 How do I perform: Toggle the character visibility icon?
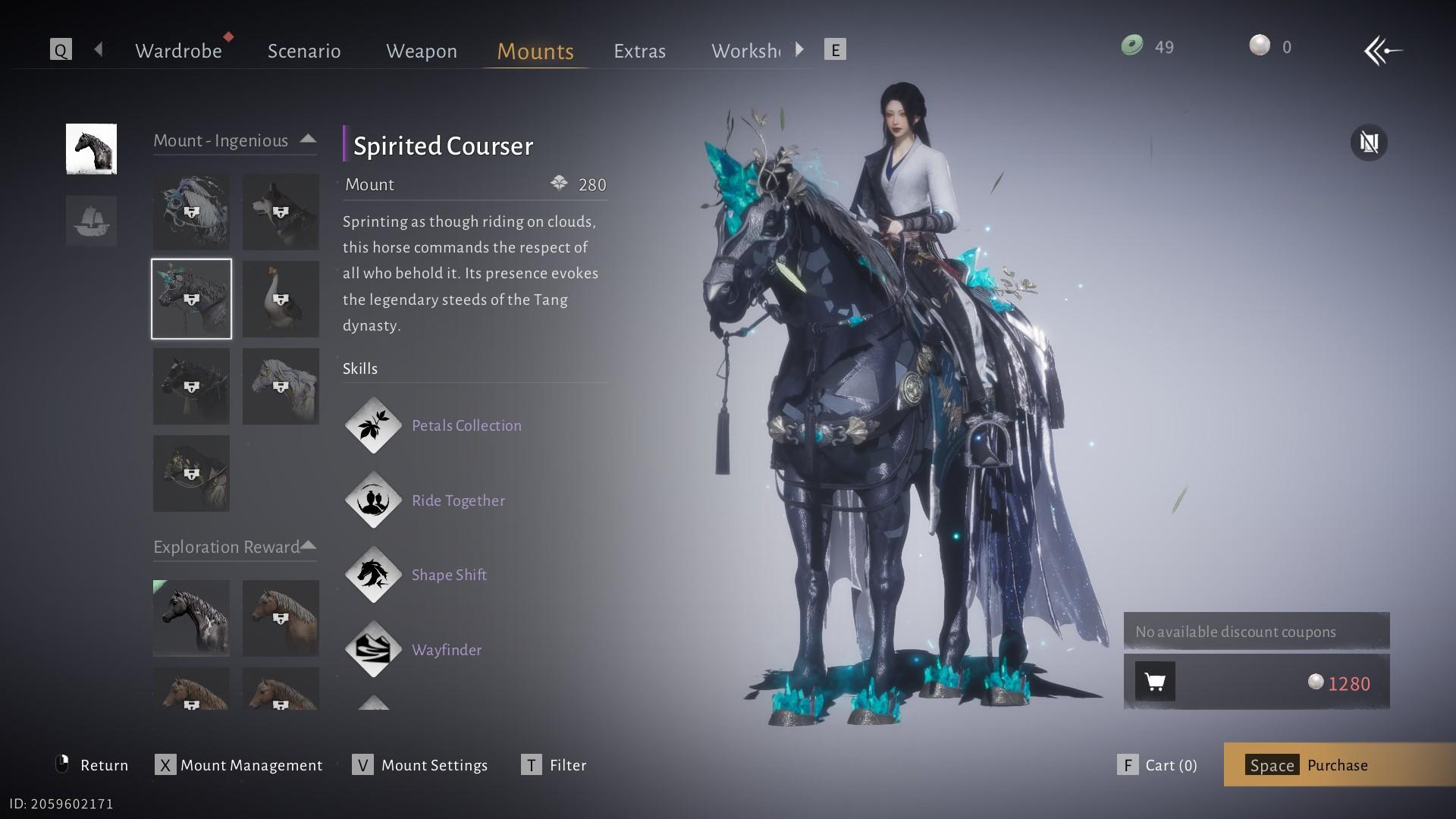pyautogui.click(x=1369, y=143)
